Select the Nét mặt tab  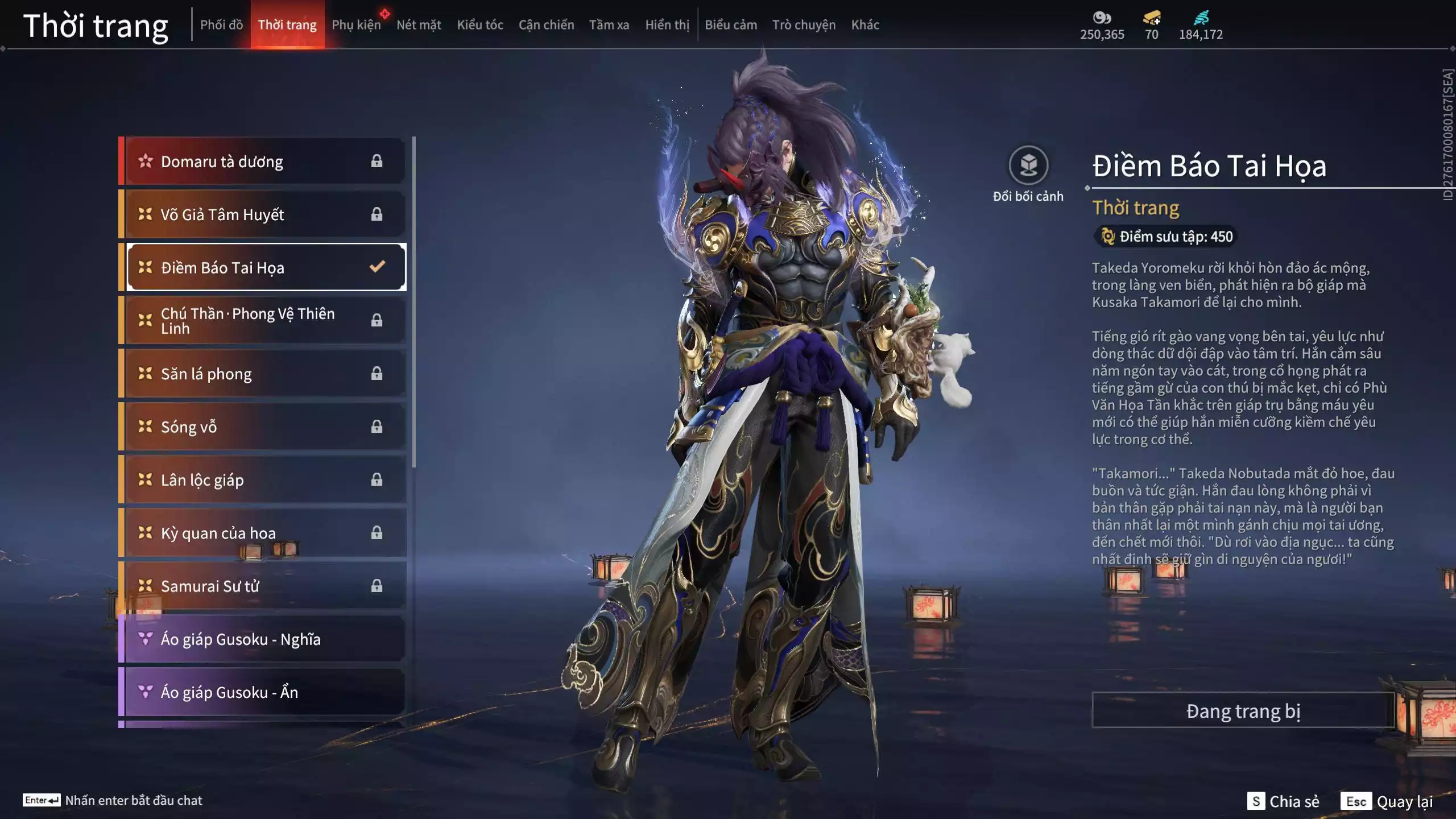[x=419, y=25]
